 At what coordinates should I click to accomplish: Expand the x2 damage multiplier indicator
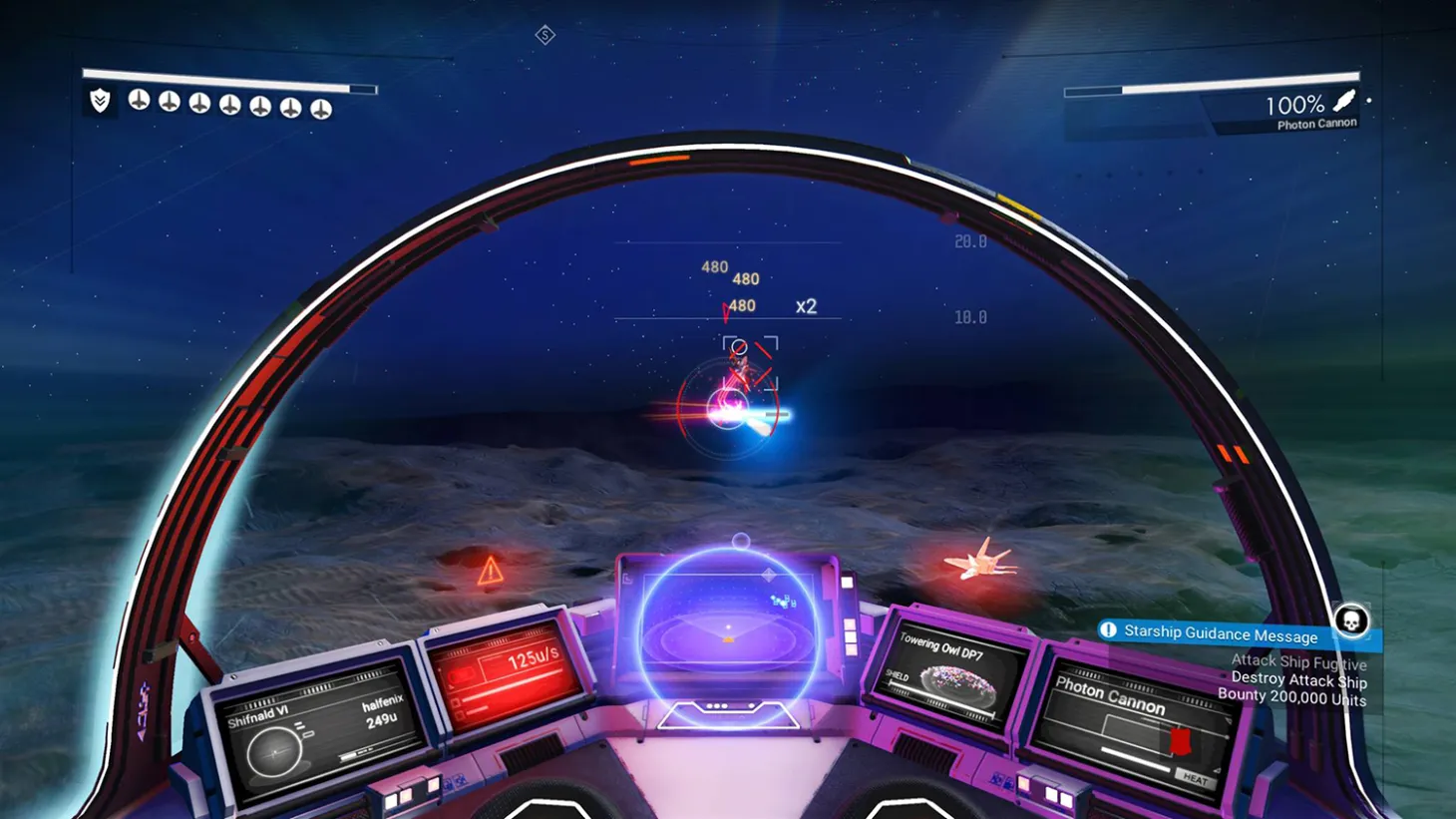coord(806,306)
